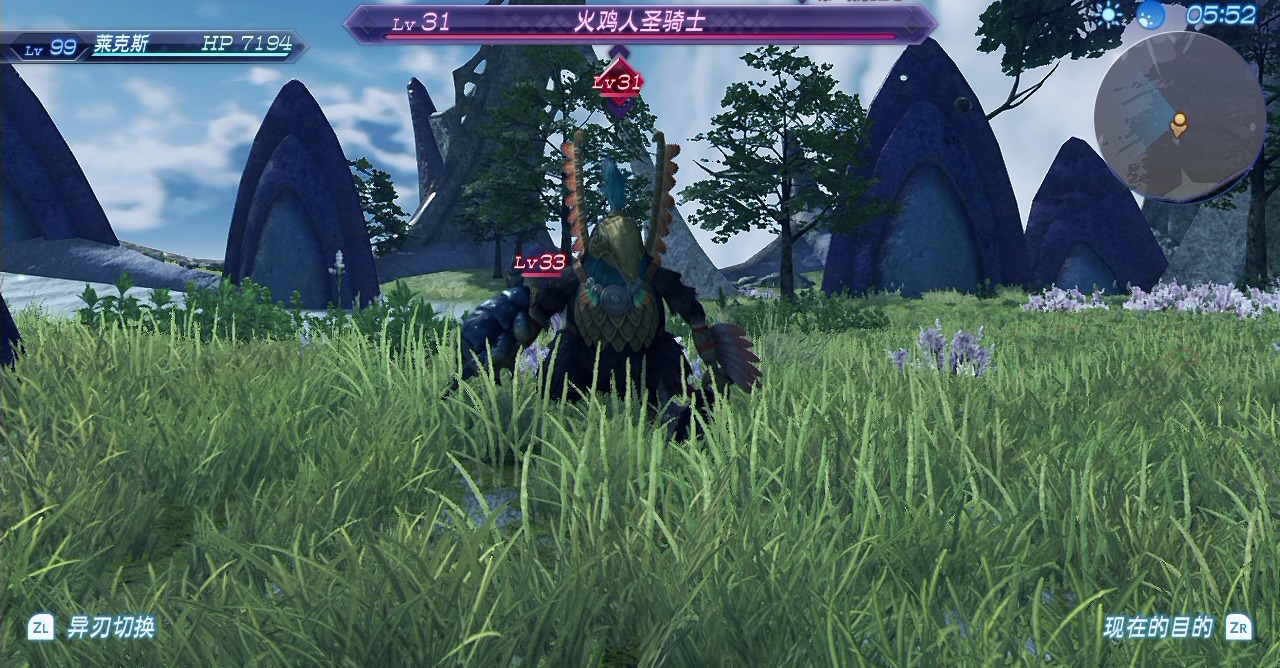Select the Lv33 enemy level tag
This screenshot has height=668, width=1280.
(x=540, y=263)
